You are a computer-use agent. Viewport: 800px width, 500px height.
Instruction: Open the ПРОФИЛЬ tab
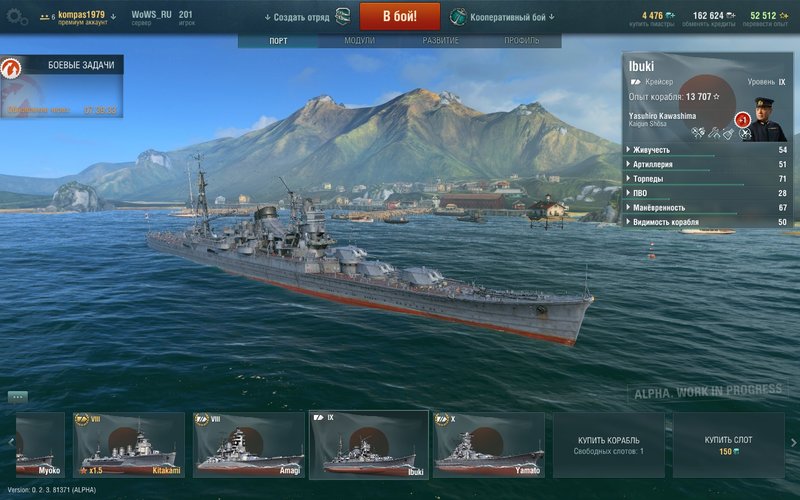click(521, 41)
